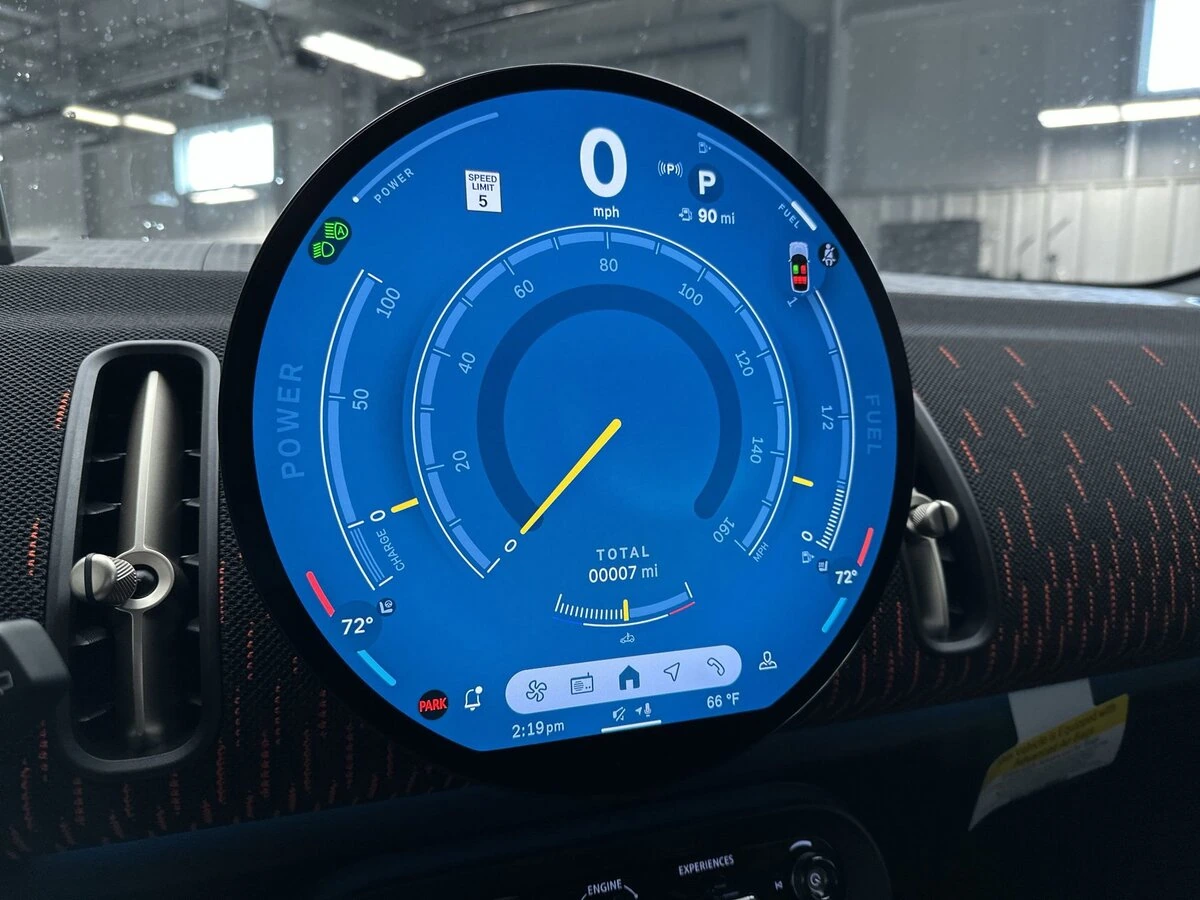The image size is (1200, 900).
Task: Tap the red PARK brake indicator
Action: [433, 705]
